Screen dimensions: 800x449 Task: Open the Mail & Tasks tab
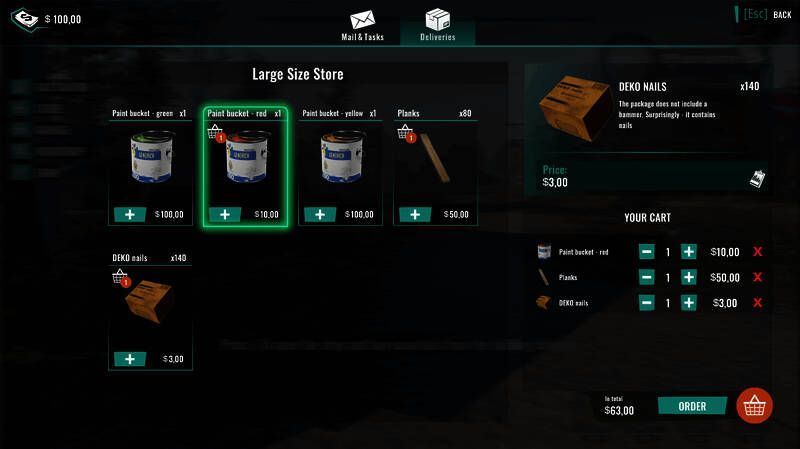[x=362, y=24]
